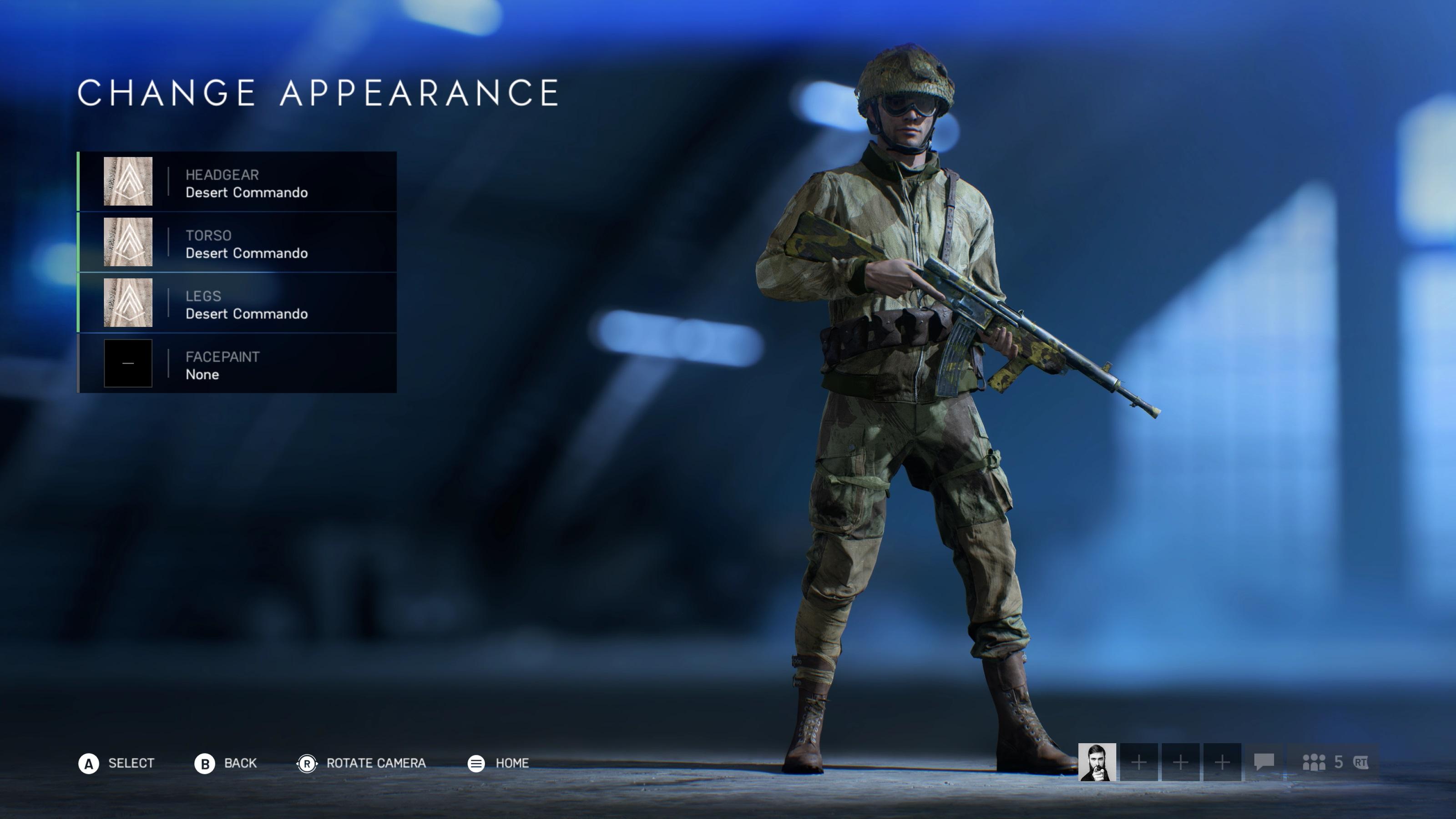
Task: Open the Facepaint None option
Action: (x=238, y=364)
